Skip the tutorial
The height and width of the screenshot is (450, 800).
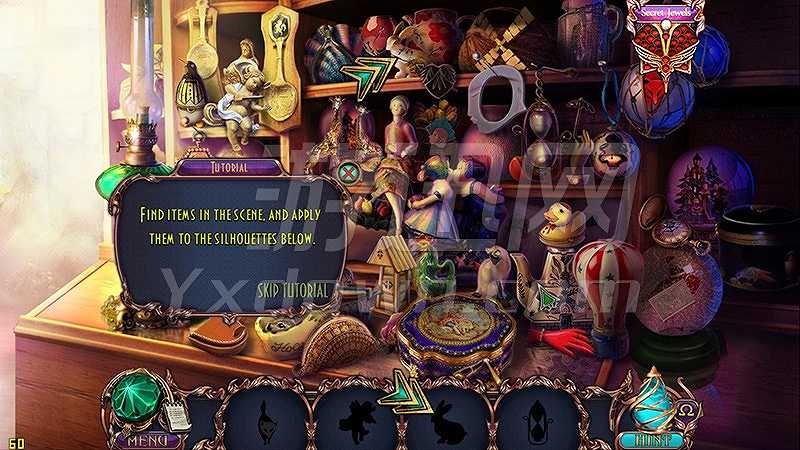[x=292, y=290]
